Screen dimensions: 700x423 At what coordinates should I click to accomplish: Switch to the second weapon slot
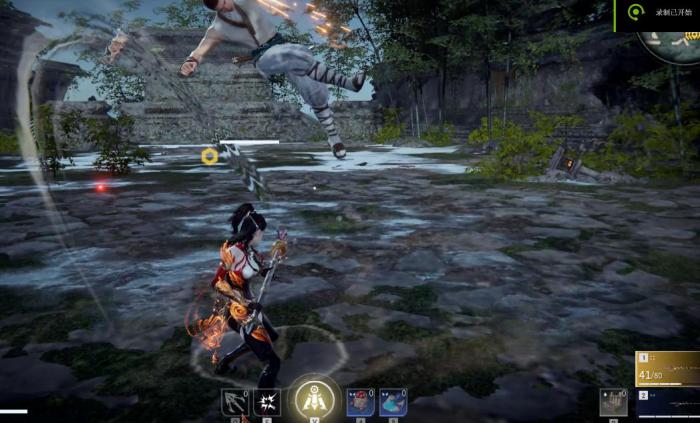(668, 403)
